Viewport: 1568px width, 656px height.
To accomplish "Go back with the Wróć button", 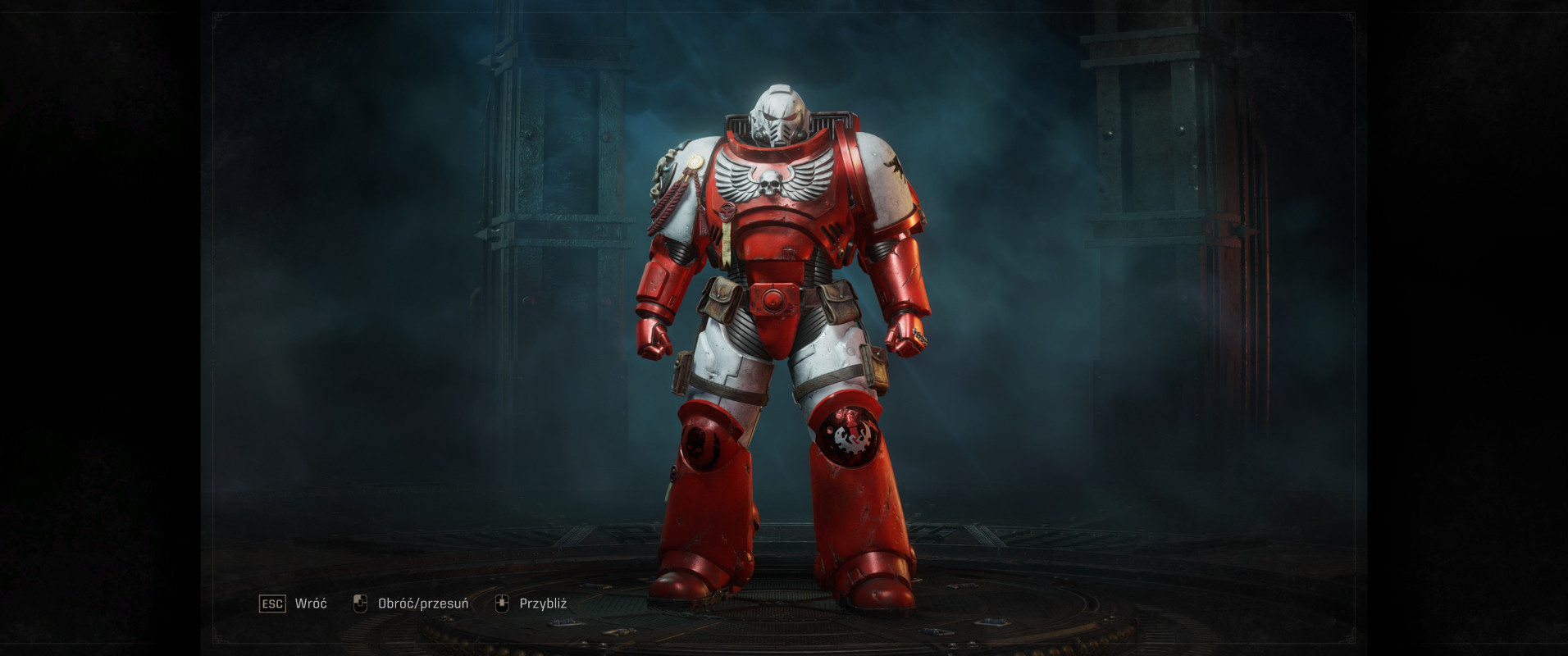I will click(x=294, y=604).
